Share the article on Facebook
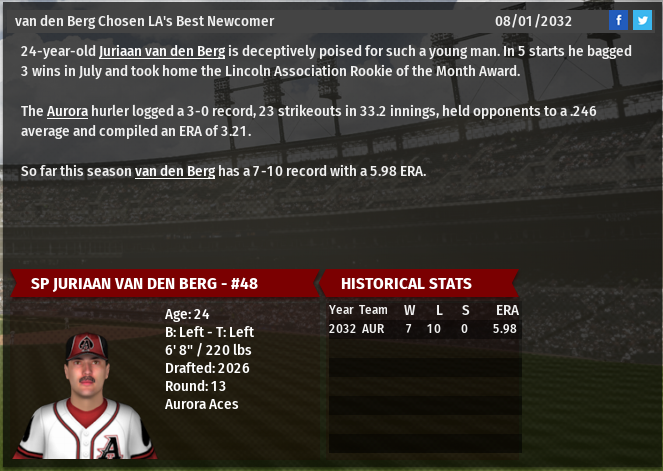 pos(619,20)
